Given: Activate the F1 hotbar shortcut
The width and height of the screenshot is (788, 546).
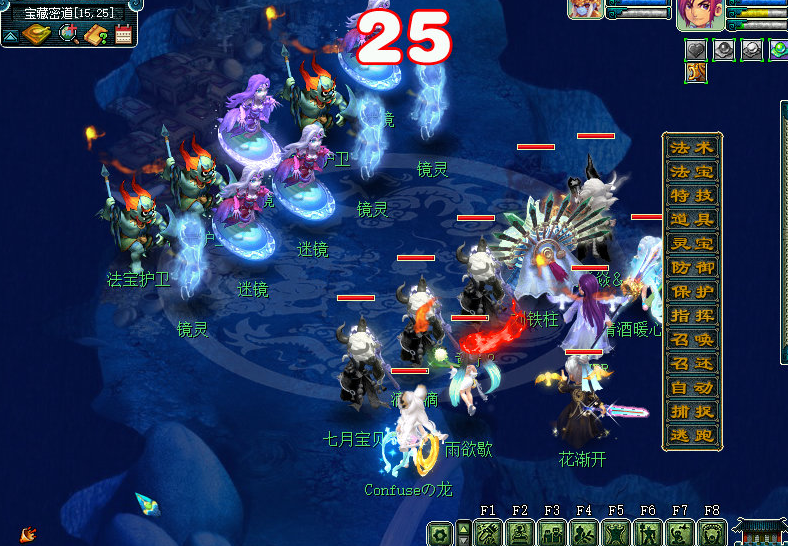Looking at the screenshot, I should [488, 533].
